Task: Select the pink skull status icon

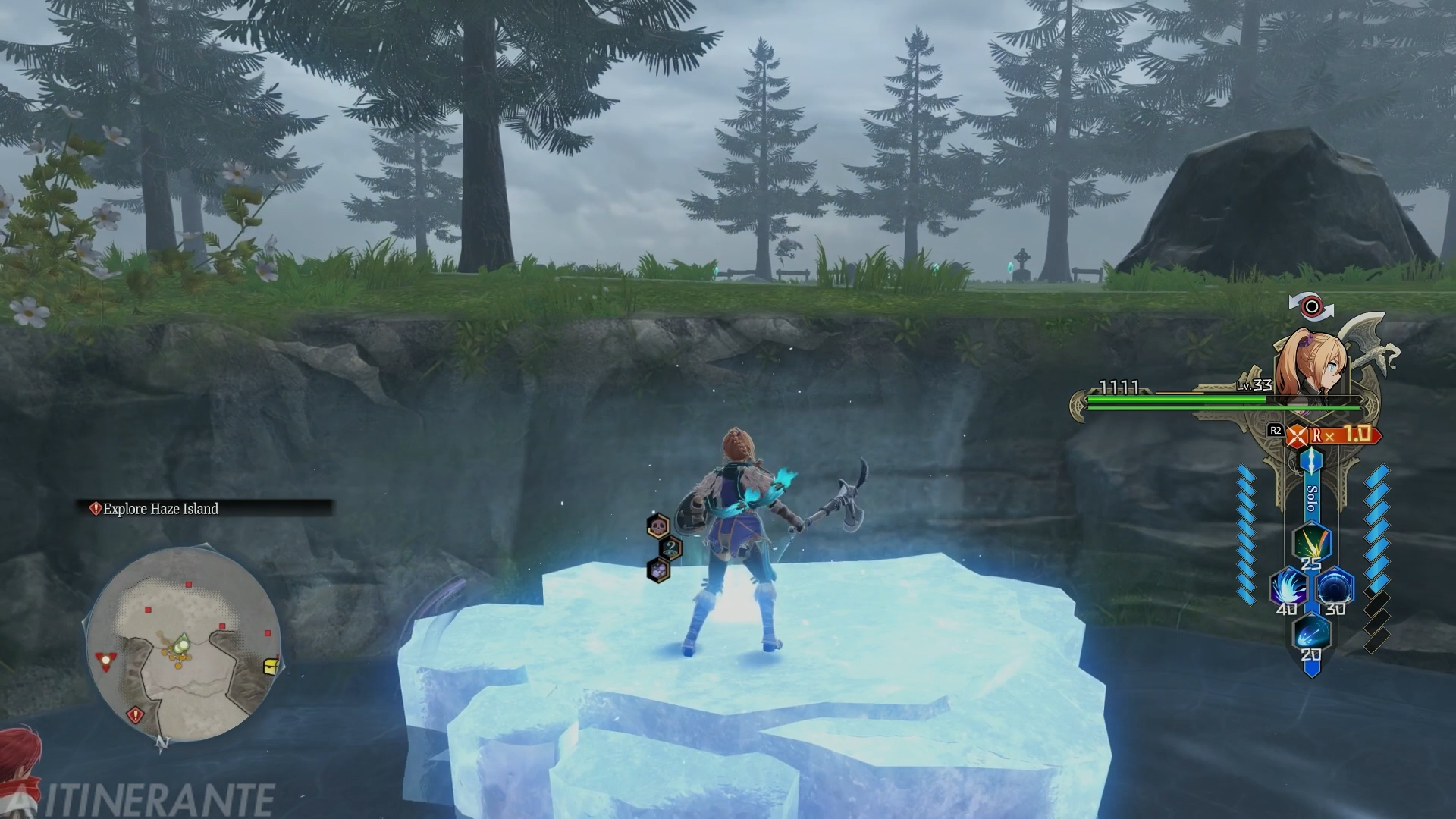Action: coord(658,525)
